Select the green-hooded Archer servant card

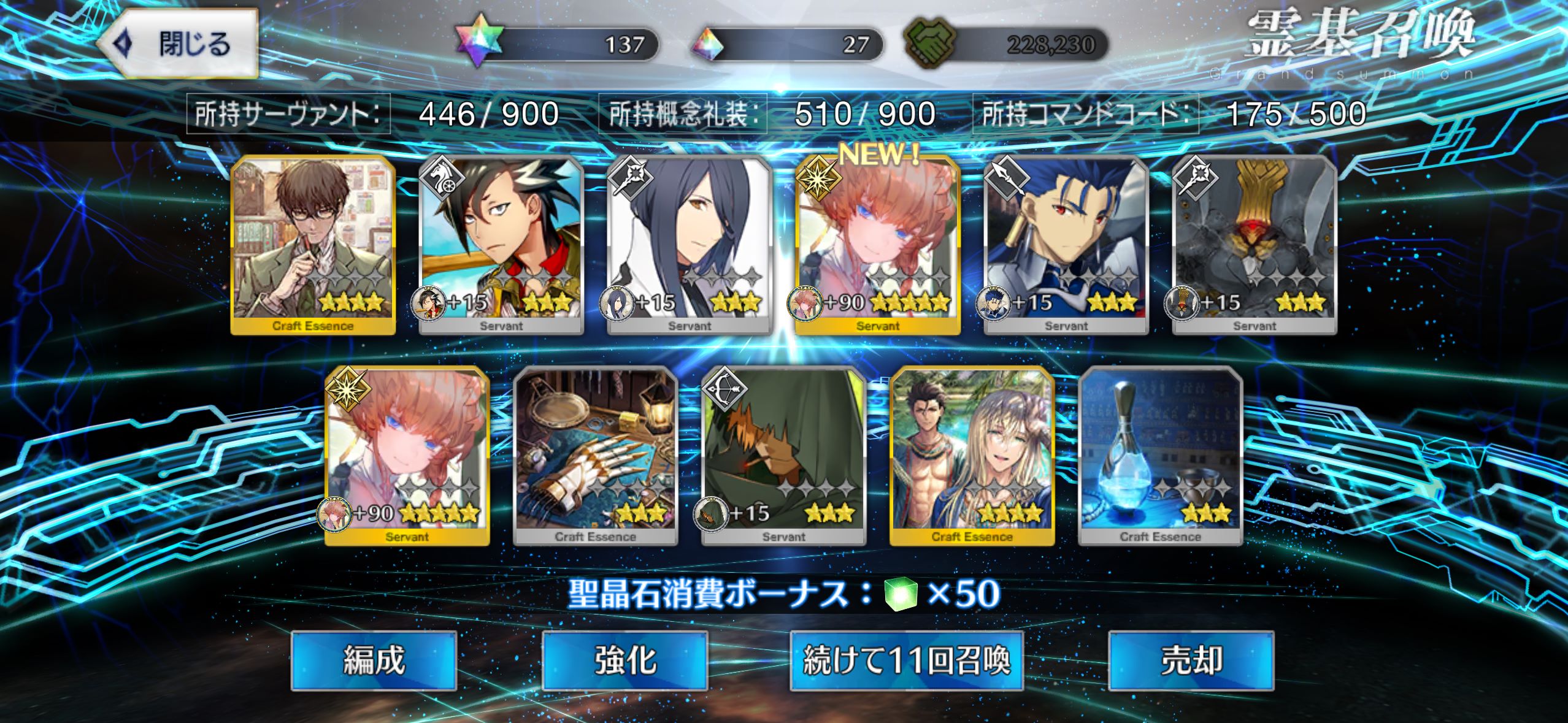point(783,456)
